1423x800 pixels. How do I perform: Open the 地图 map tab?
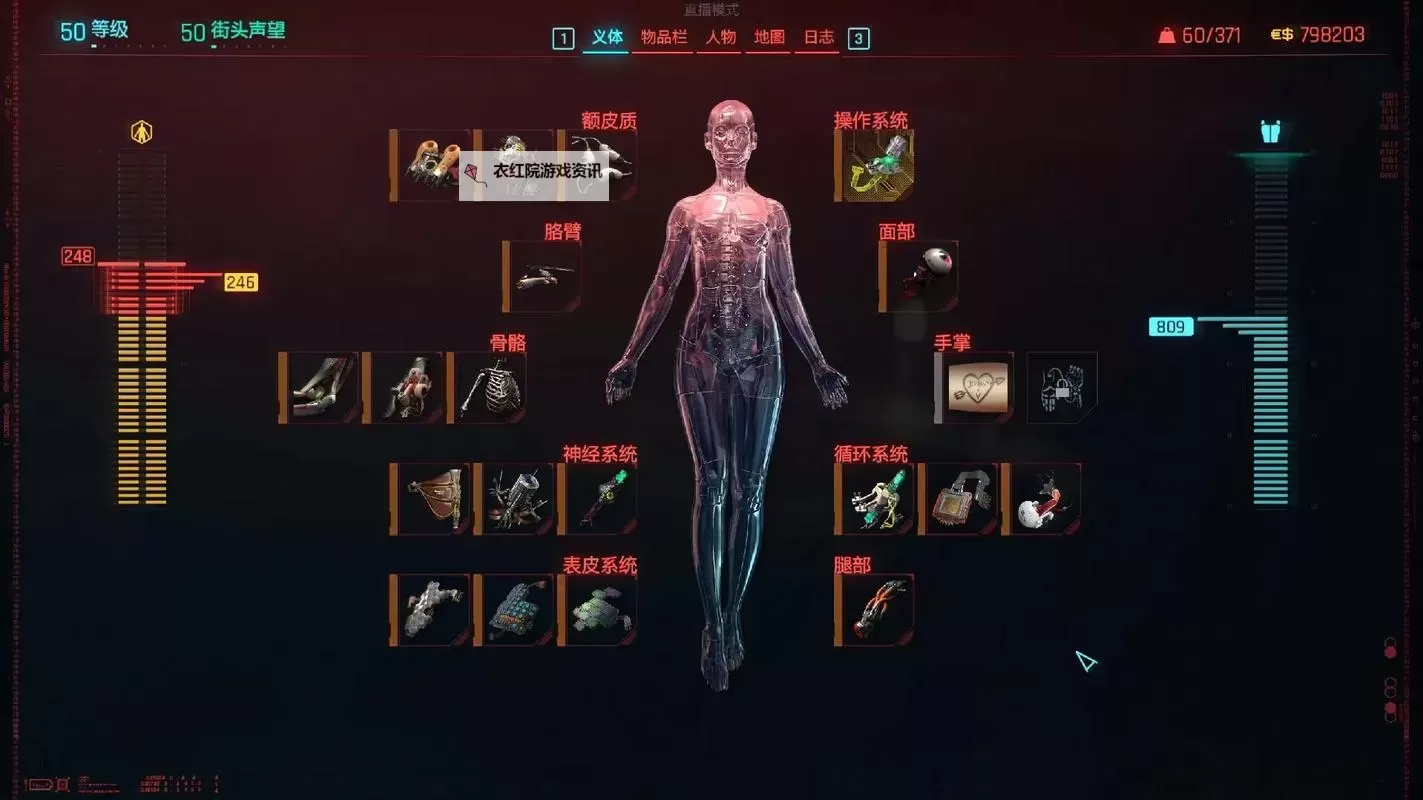[x=767, y=38]
